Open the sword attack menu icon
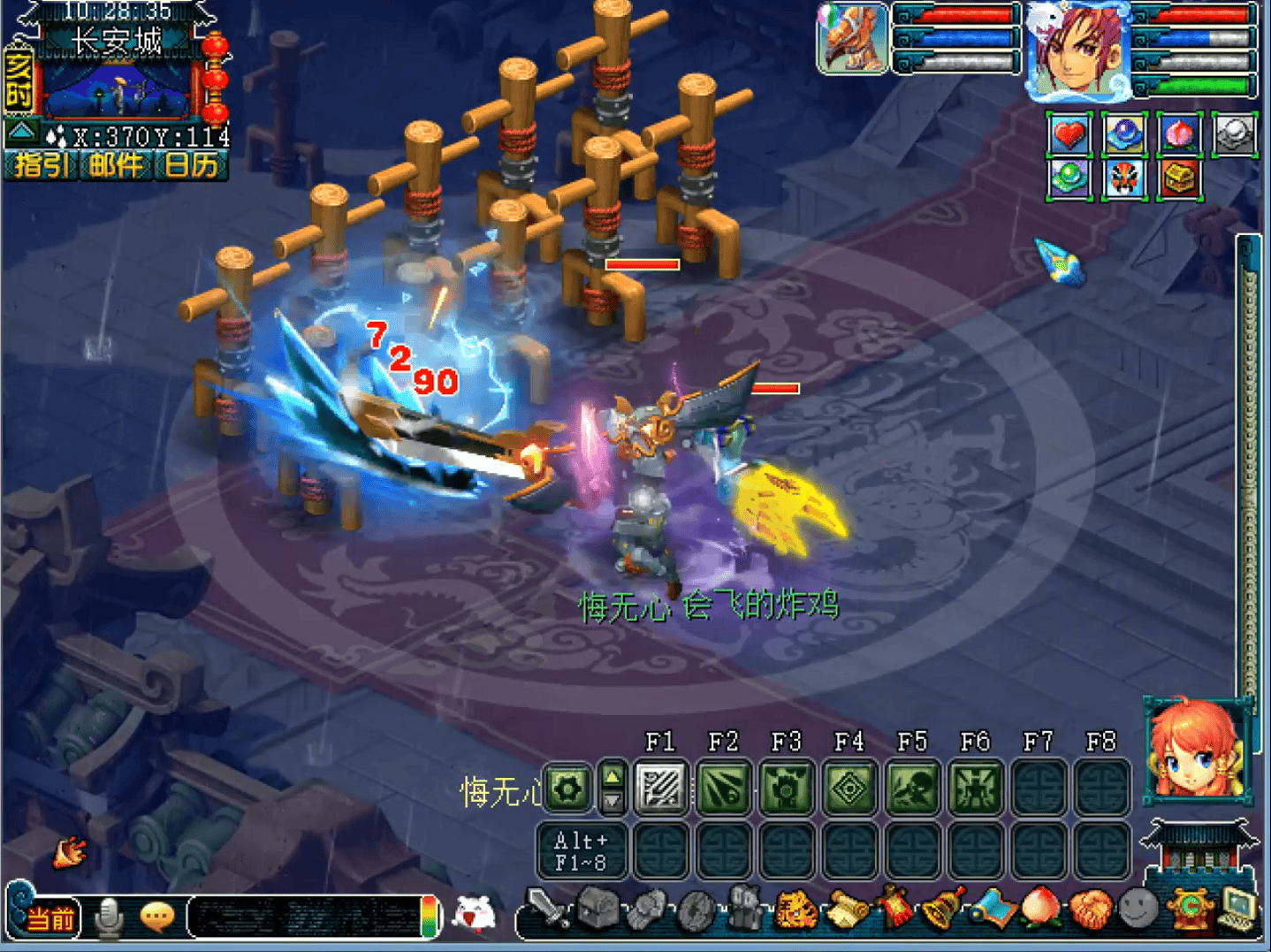Image resolution: width=1271 pixels, height=952 pixels. click(546, 908)
